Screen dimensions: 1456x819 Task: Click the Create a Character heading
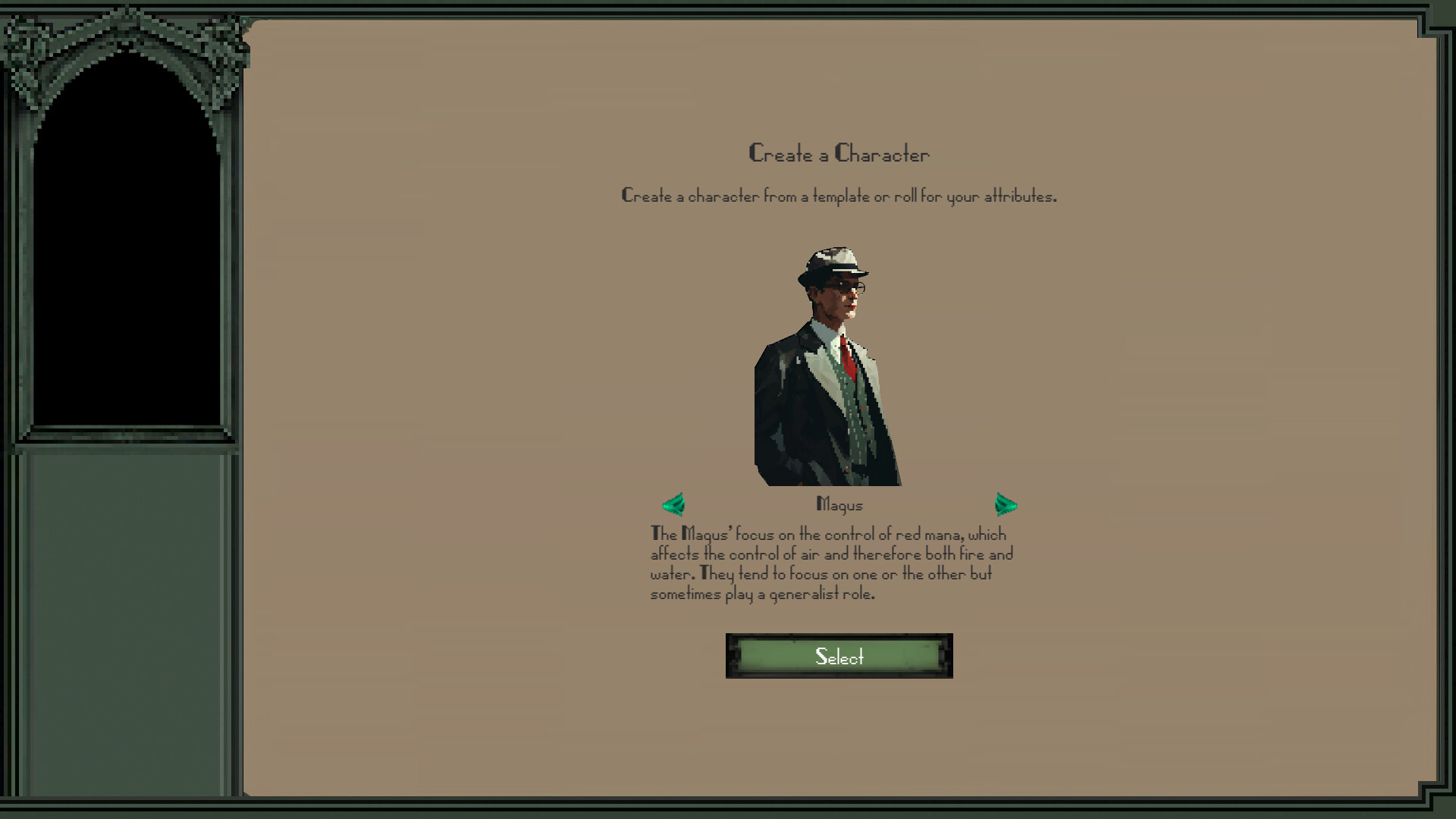click(x=839, y=153)
